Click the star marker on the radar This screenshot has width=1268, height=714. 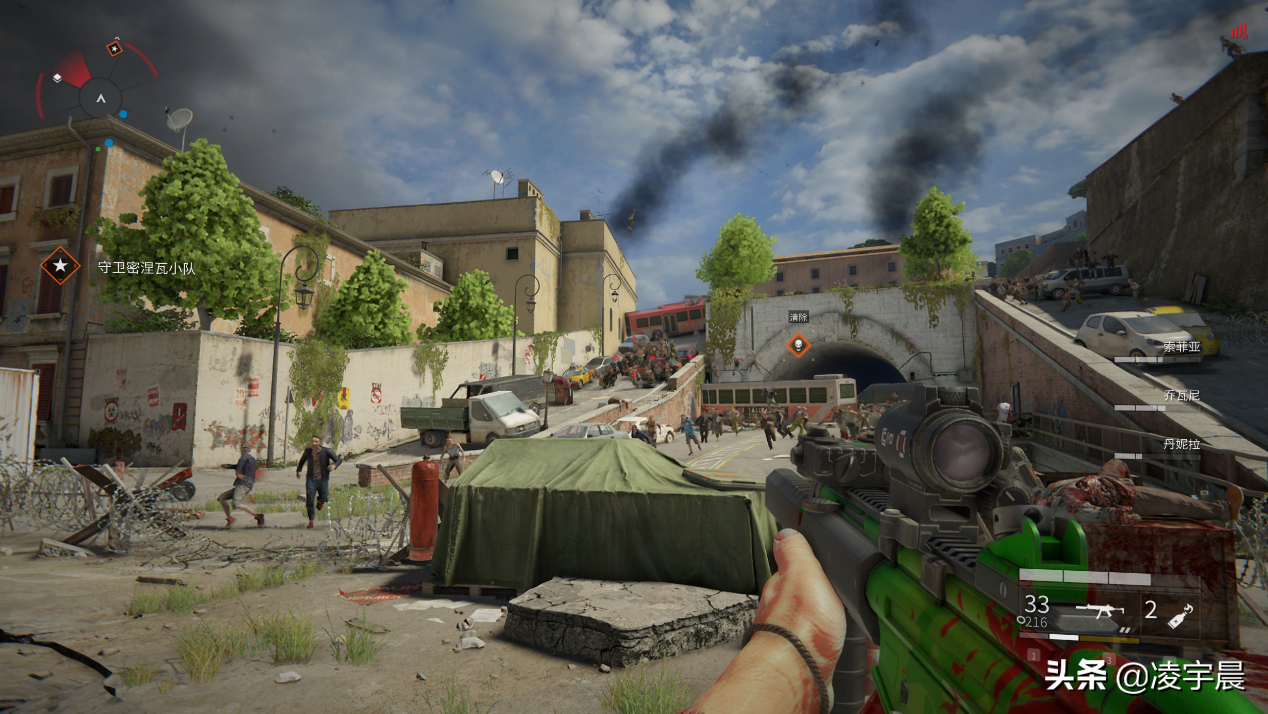pos(115,47)
